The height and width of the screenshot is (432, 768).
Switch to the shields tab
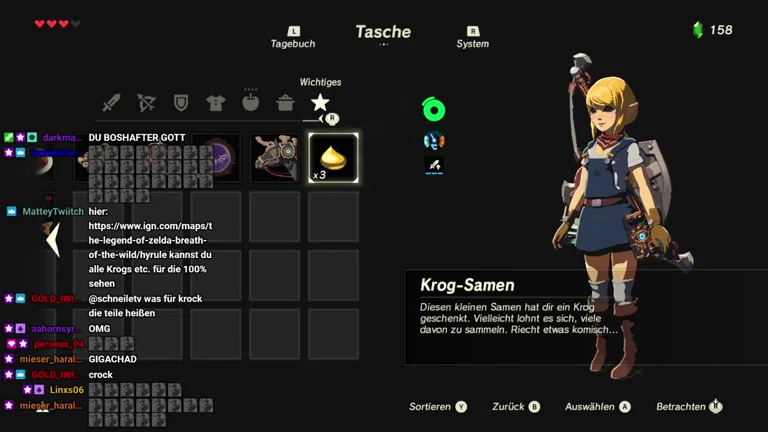point(181,103)
